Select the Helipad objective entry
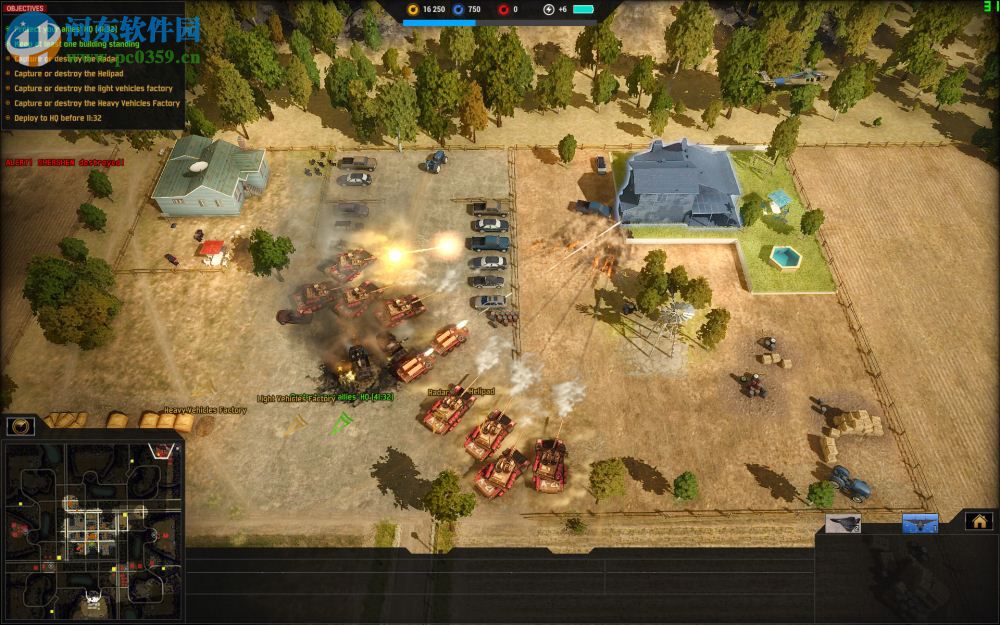Screen dimensions: 1000x625 69,74
